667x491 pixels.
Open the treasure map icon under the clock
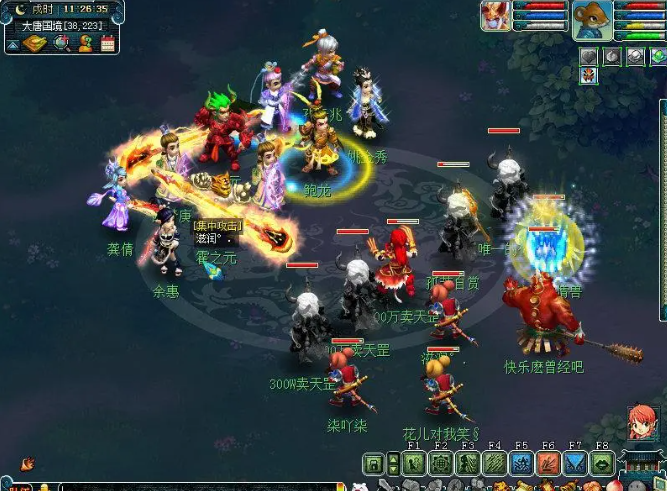click(x=35, y=43)
